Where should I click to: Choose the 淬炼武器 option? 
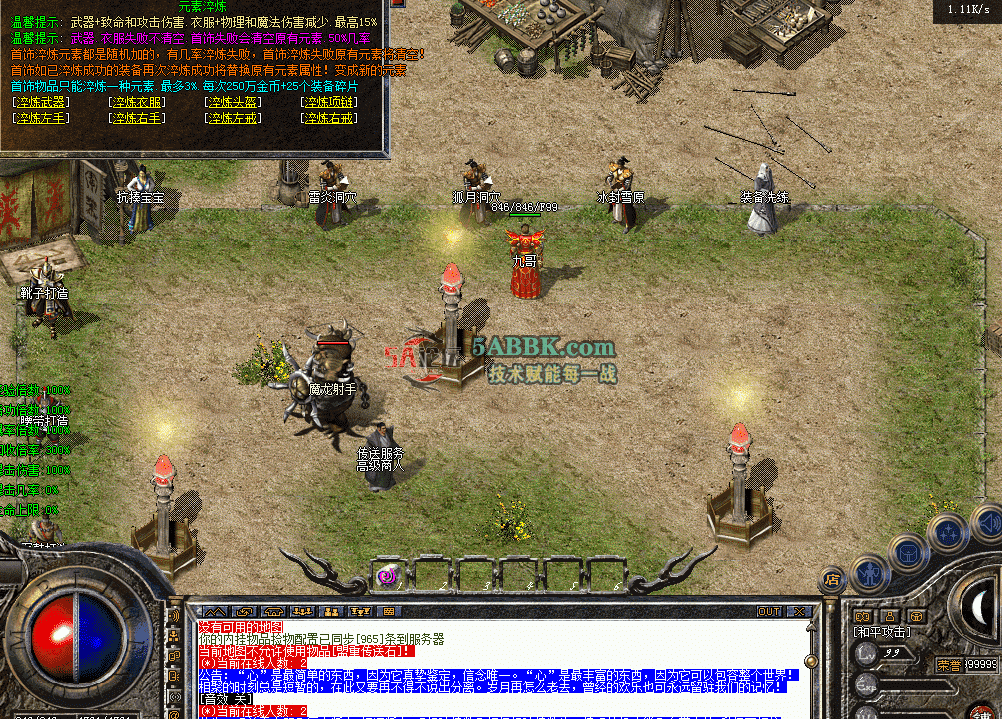click(x=42, y=102)
